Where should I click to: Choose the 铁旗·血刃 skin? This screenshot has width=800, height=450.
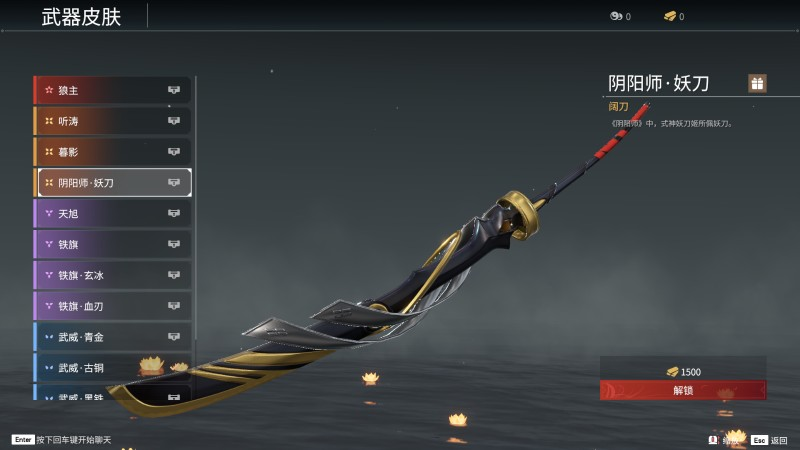[112, 306]
